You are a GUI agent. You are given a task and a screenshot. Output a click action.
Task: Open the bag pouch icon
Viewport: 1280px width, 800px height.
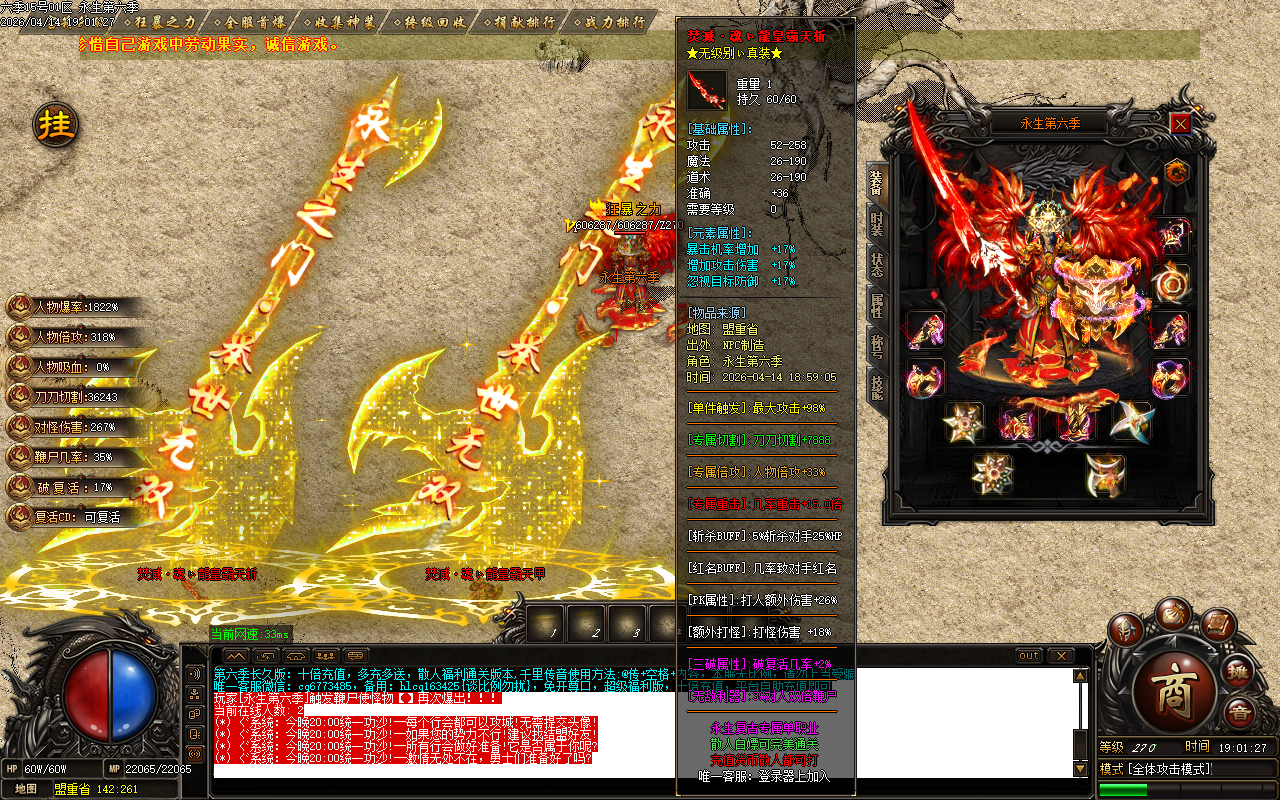pyautogui.click(x=1172, y=614)
